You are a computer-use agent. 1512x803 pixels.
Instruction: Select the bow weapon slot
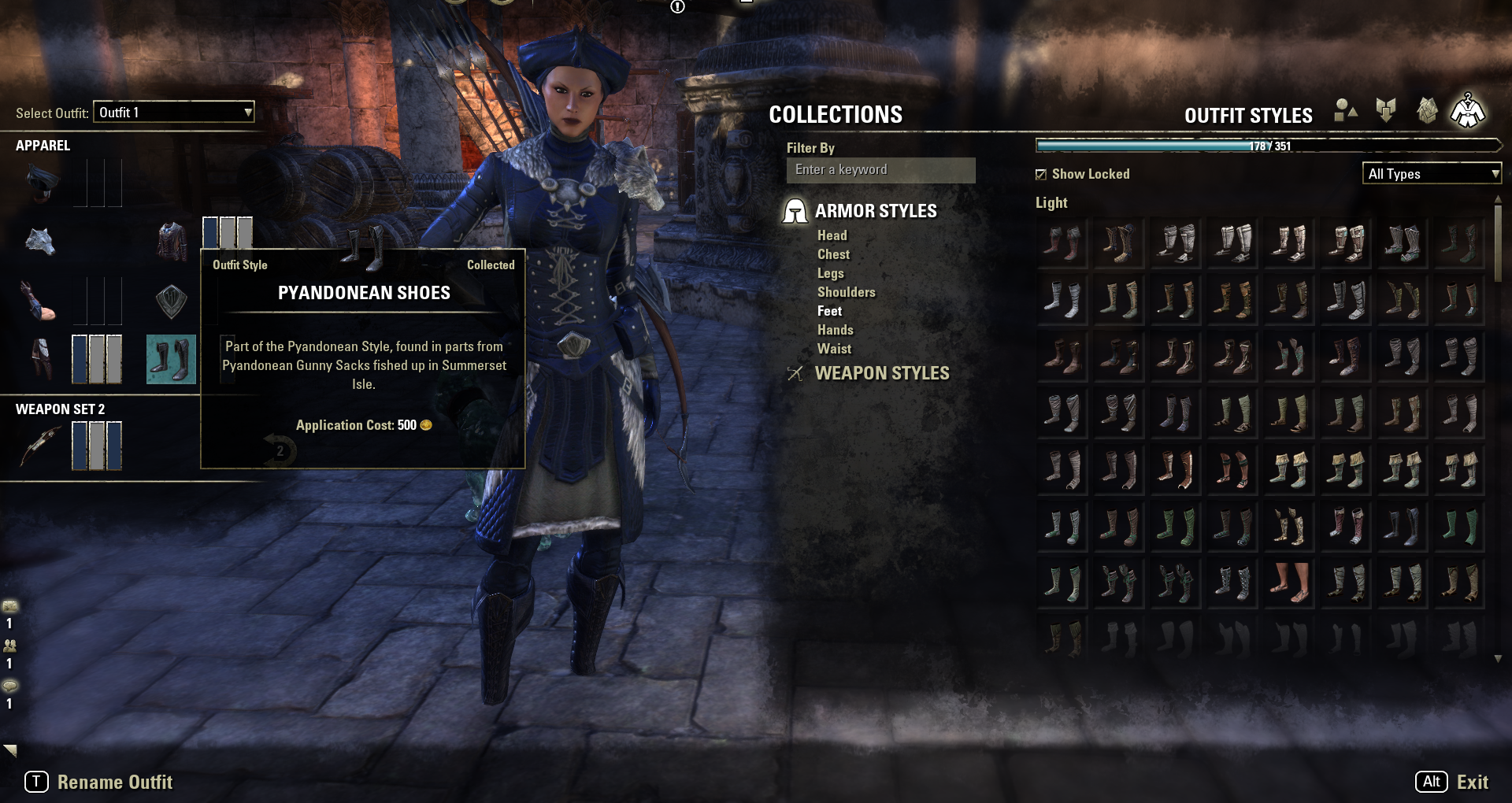click(39, 446)
